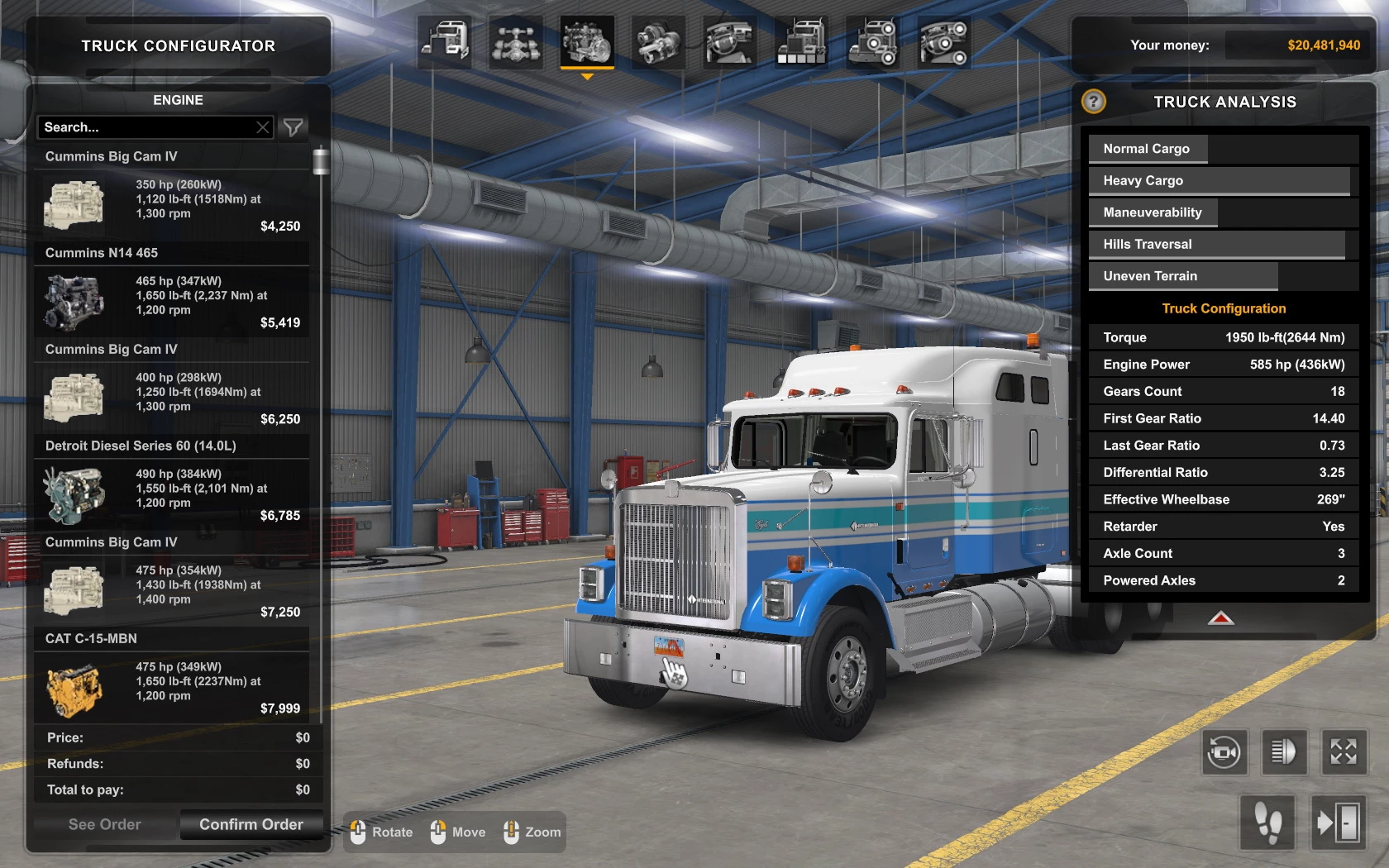Toggle fullscreen view with the expand arrows icon
1389x868 pixels.
tap(1343, 753)
